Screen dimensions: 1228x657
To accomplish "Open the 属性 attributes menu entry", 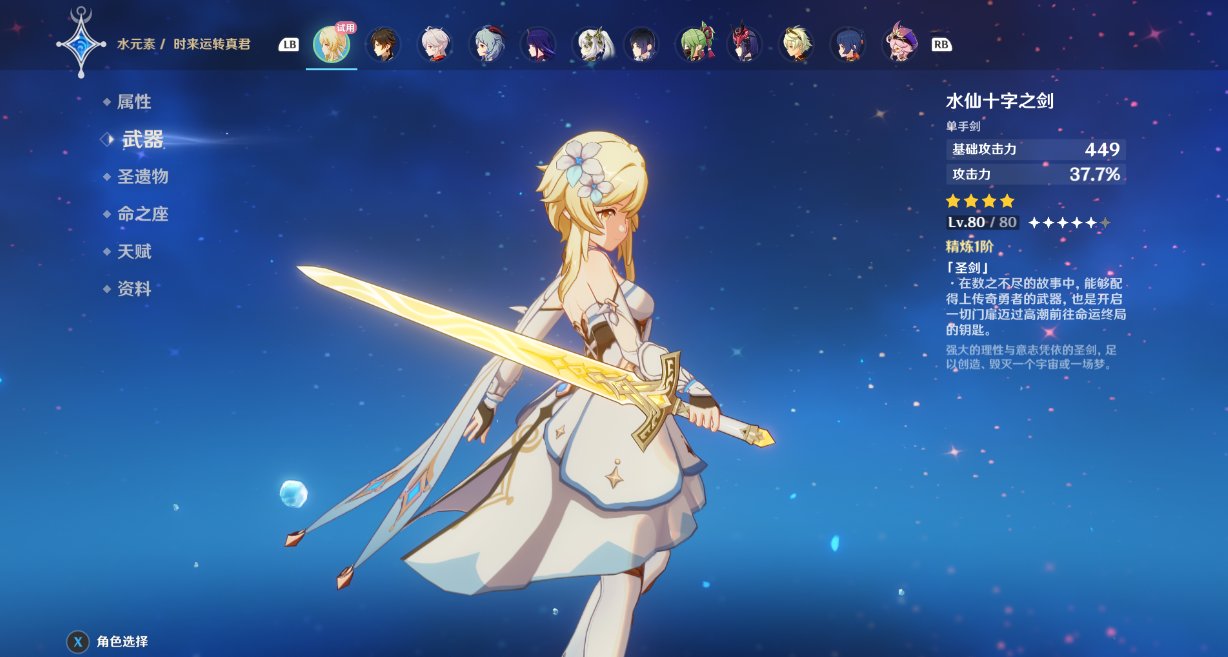I will pos(133,102).
